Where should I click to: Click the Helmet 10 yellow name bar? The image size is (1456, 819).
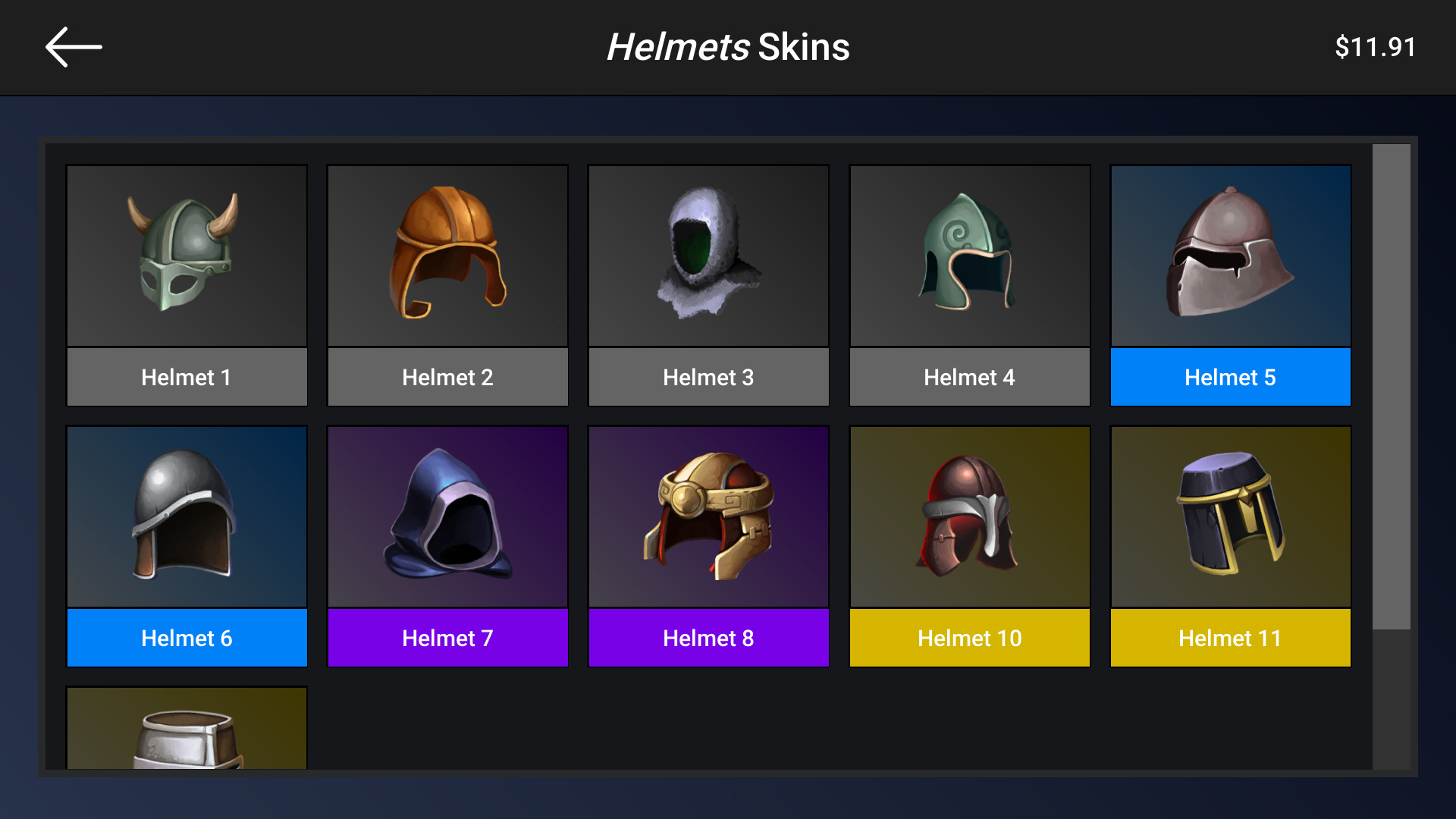click(x=969, y=638)
